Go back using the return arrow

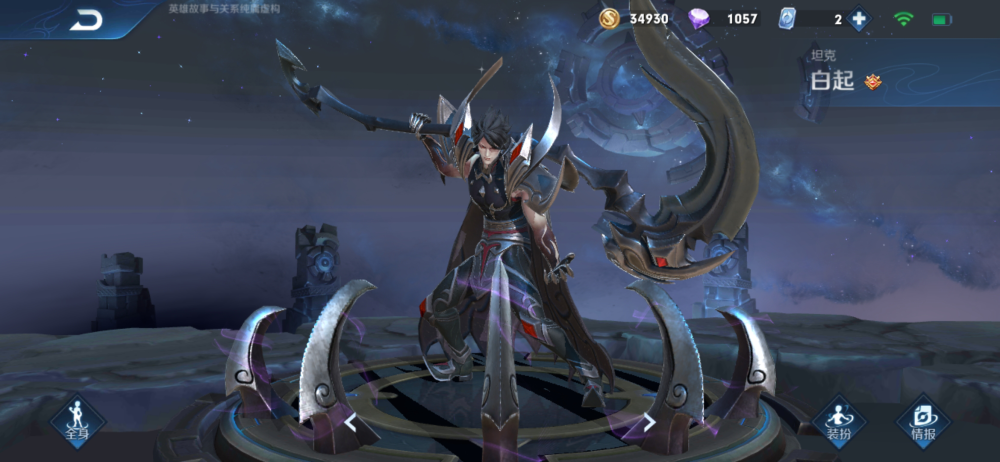click(86, 20)
